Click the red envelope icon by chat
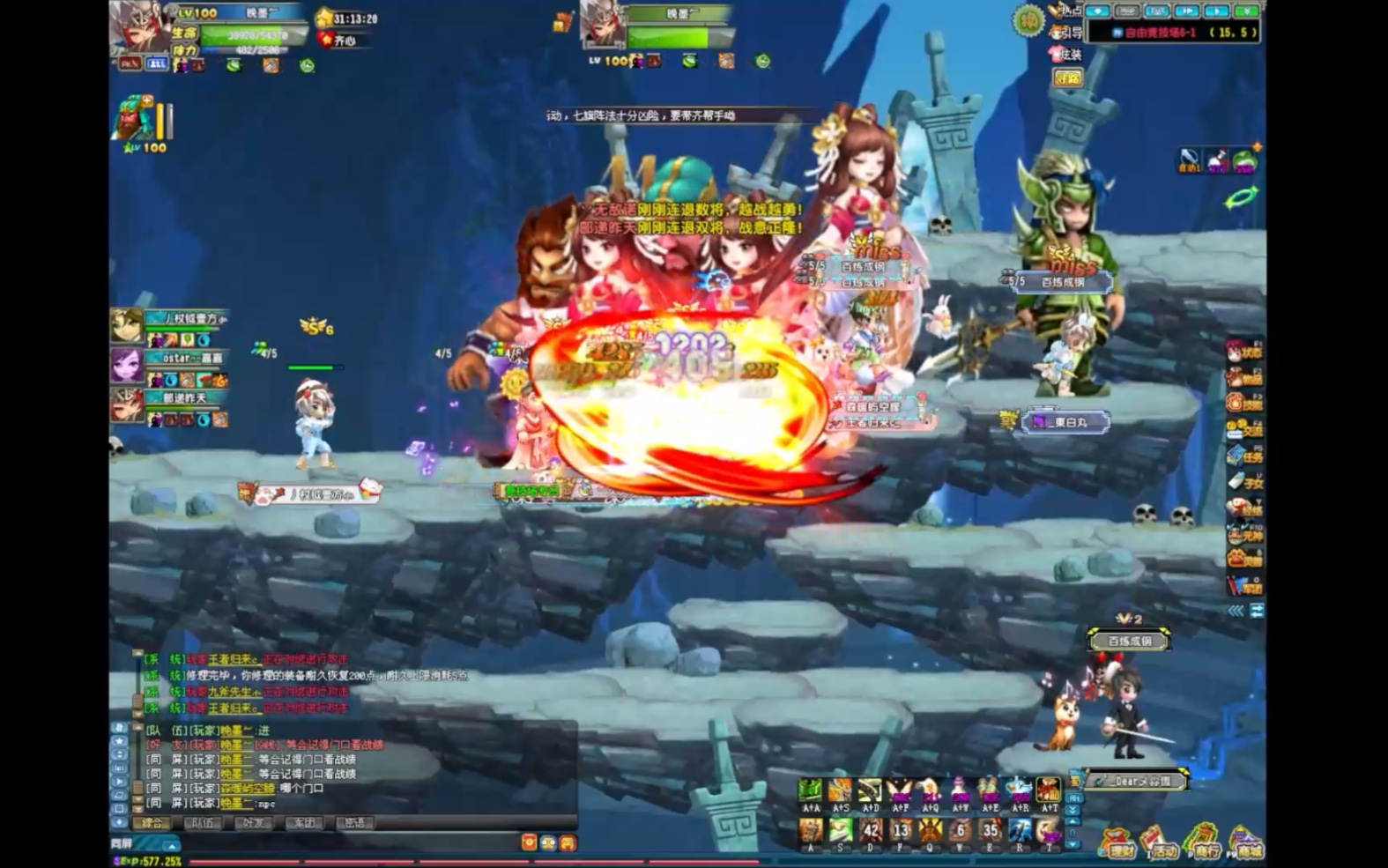The width and height of the screenshot is (1388, 868). point(529,843)
